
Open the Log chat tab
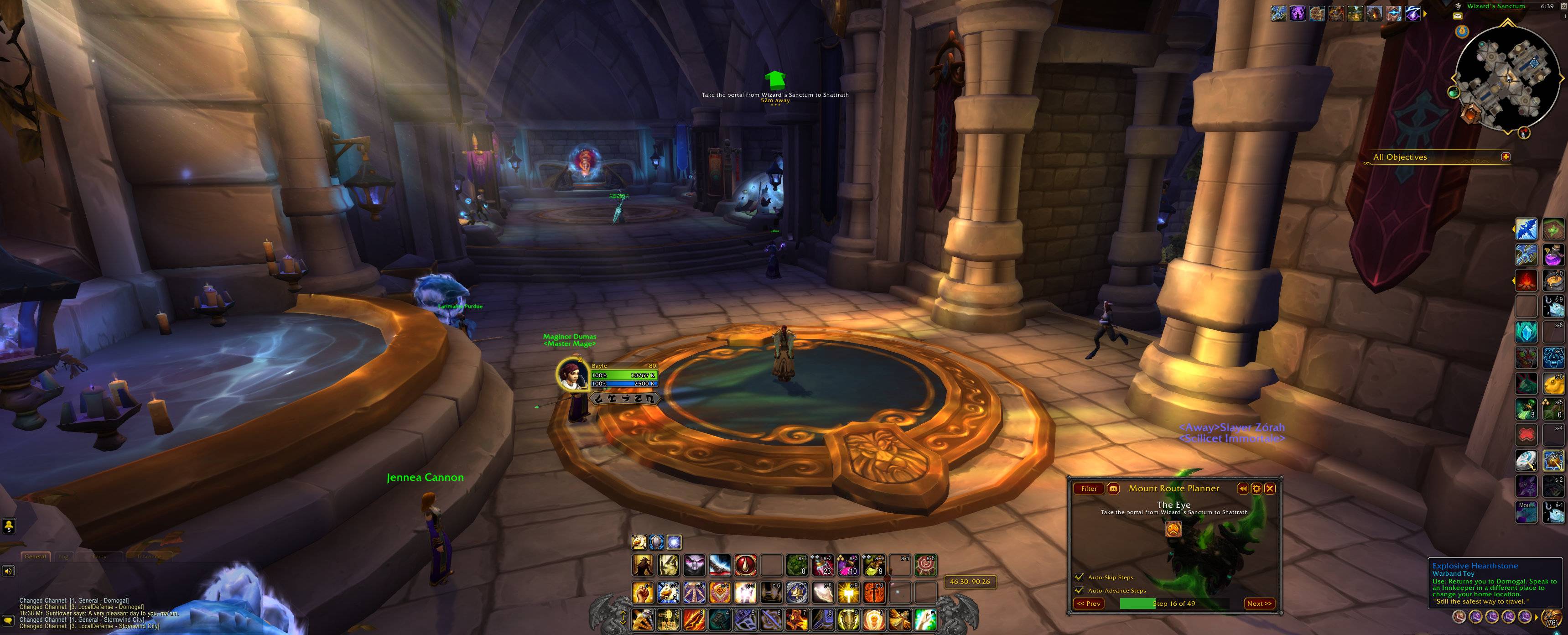[x=63, y=556]
